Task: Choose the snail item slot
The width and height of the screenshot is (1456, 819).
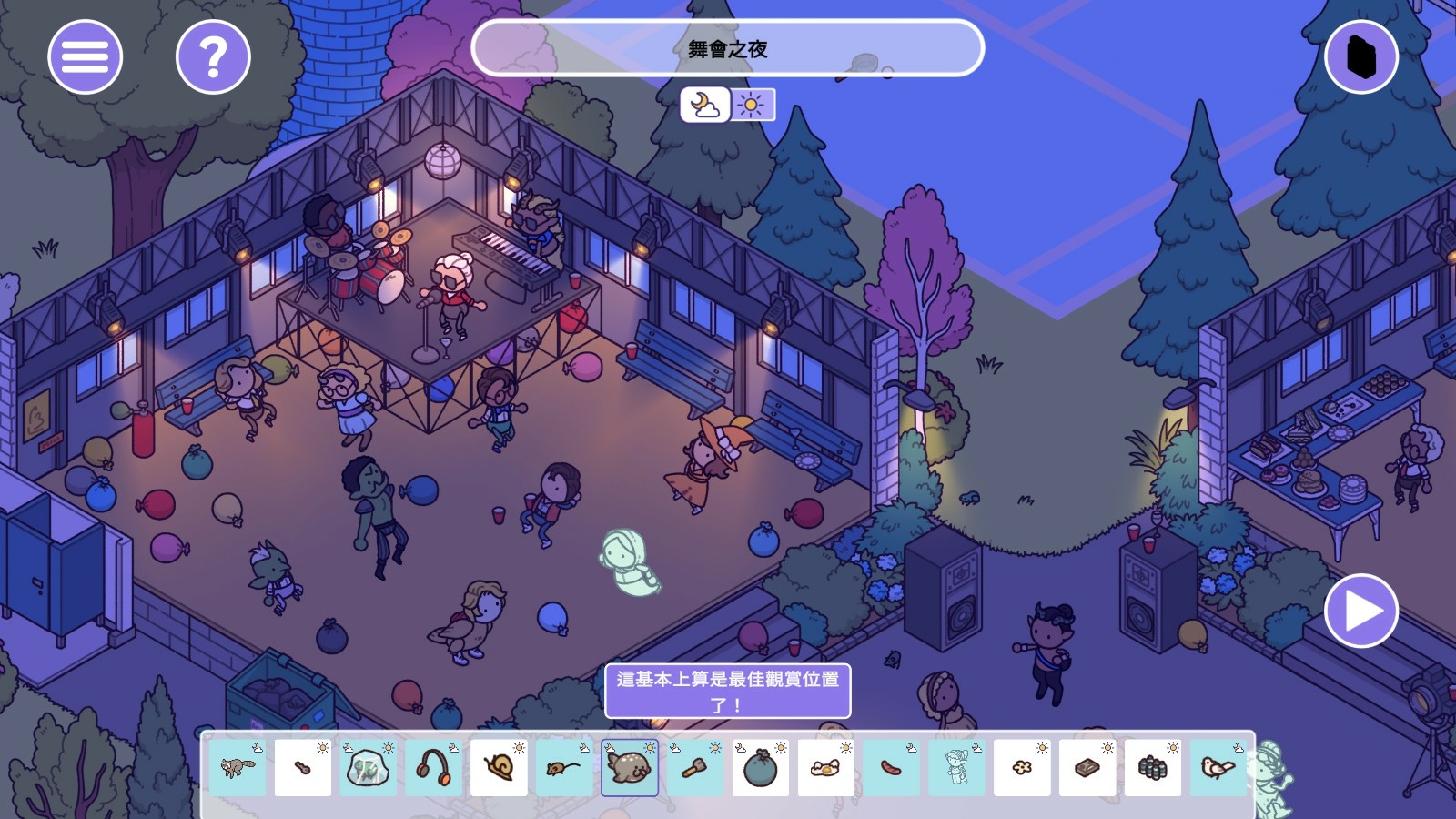Action: click(x=500, y=767)
